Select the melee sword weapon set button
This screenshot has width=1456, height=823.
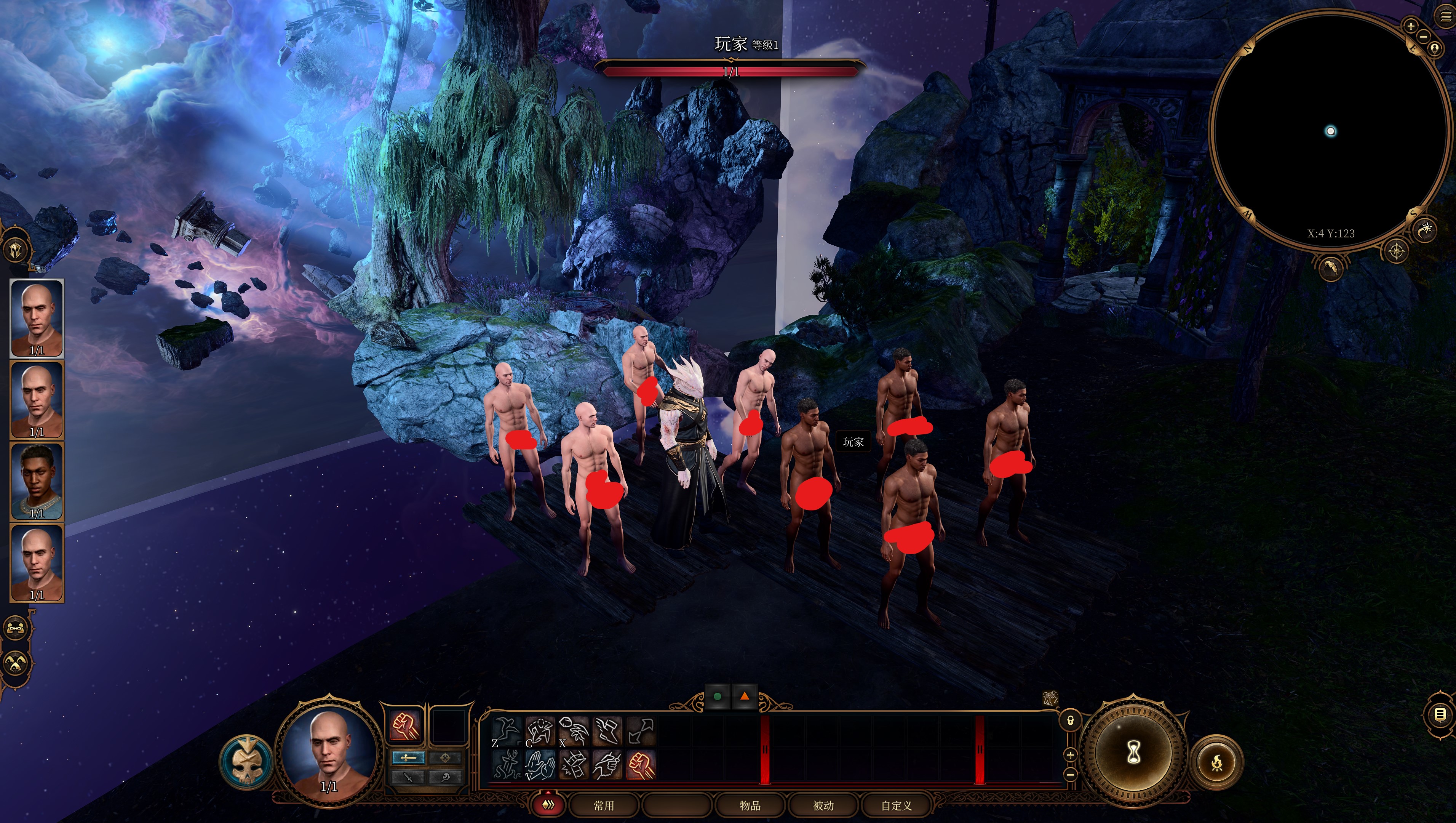408,757
